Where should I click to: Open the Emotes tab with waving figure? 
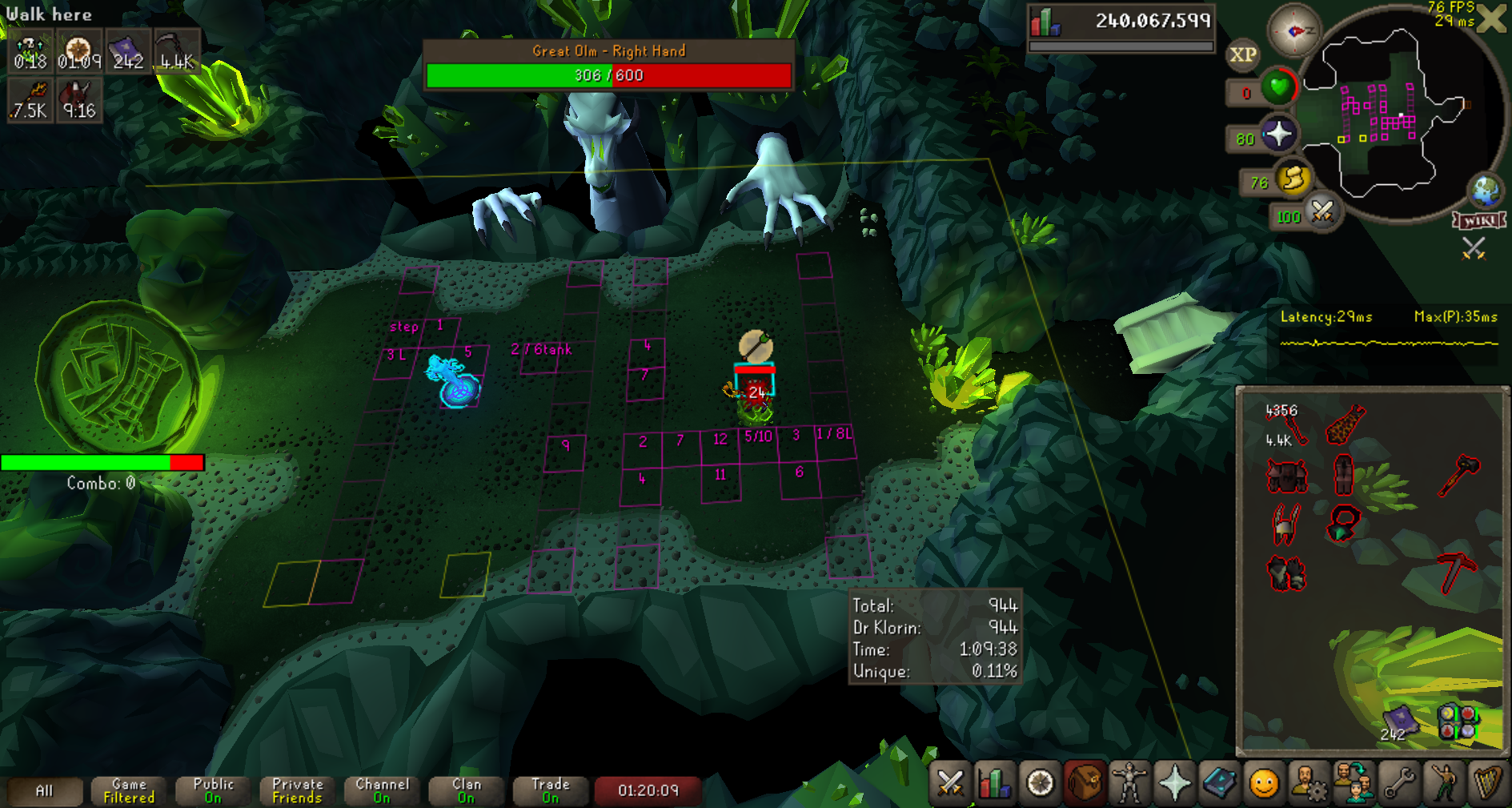(1443, 782)
